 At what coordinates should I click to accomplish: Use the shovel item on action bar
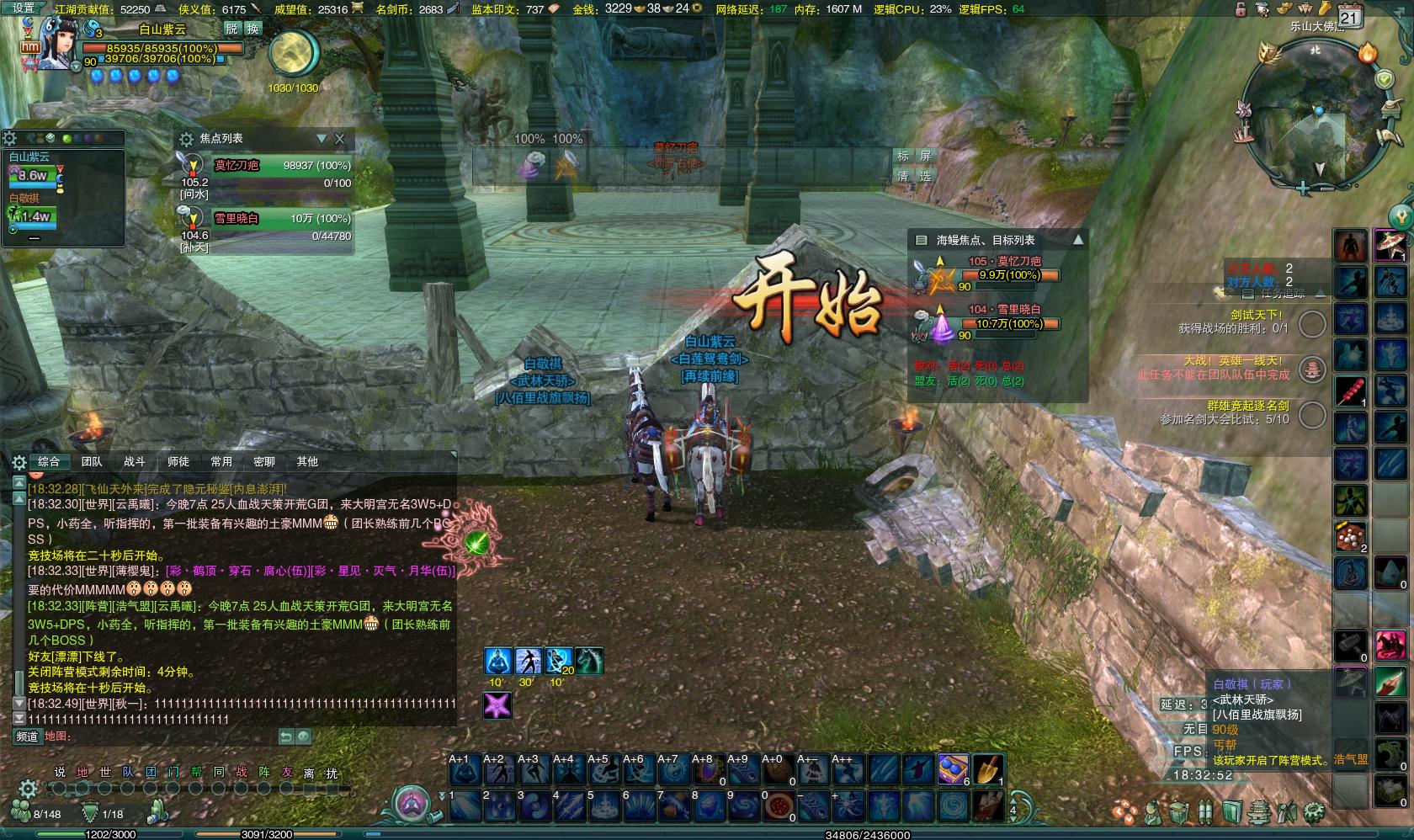988,769
